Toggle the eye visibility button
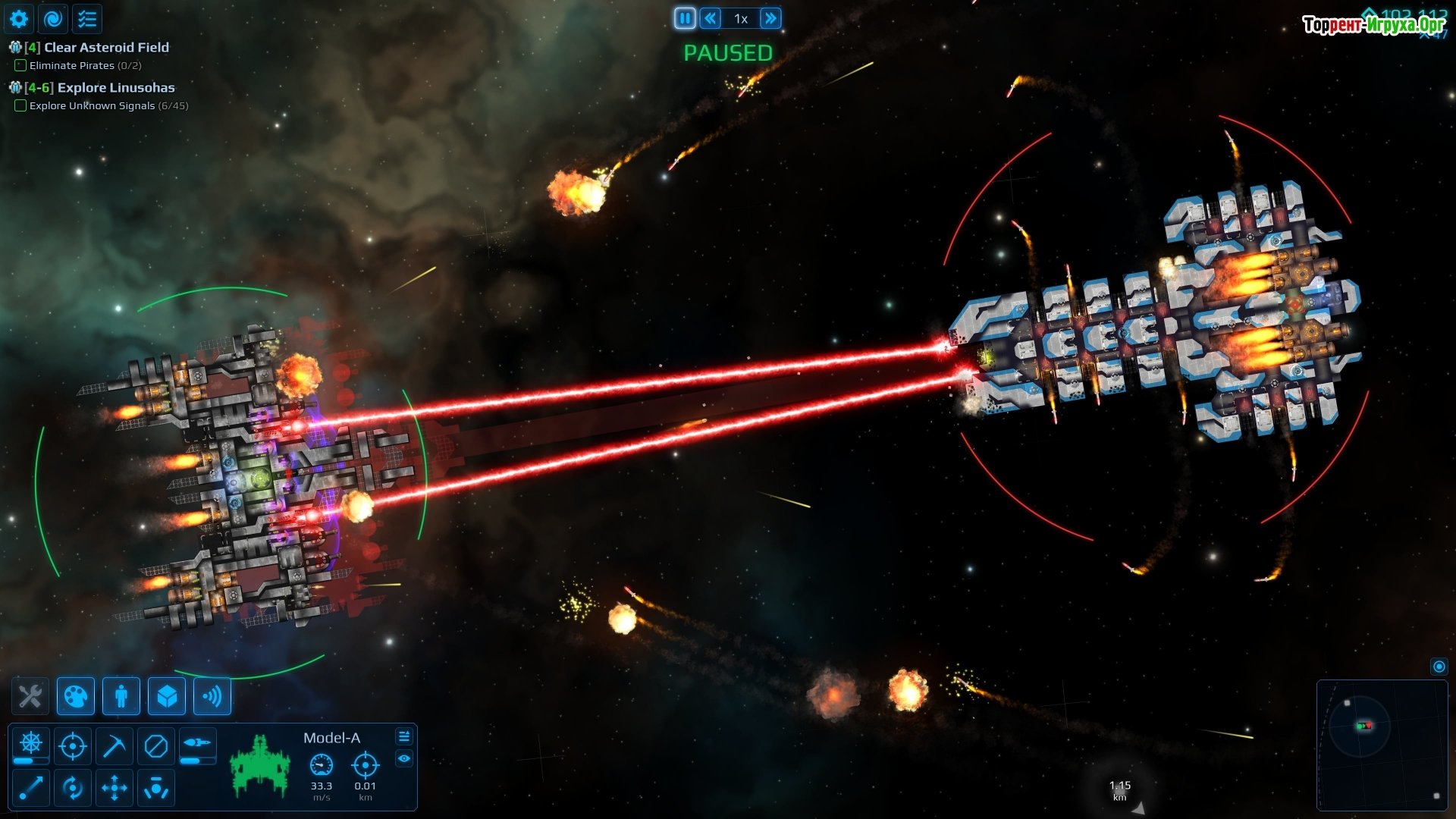Viewport: 1456px width, 819px height. coord(404,758)
